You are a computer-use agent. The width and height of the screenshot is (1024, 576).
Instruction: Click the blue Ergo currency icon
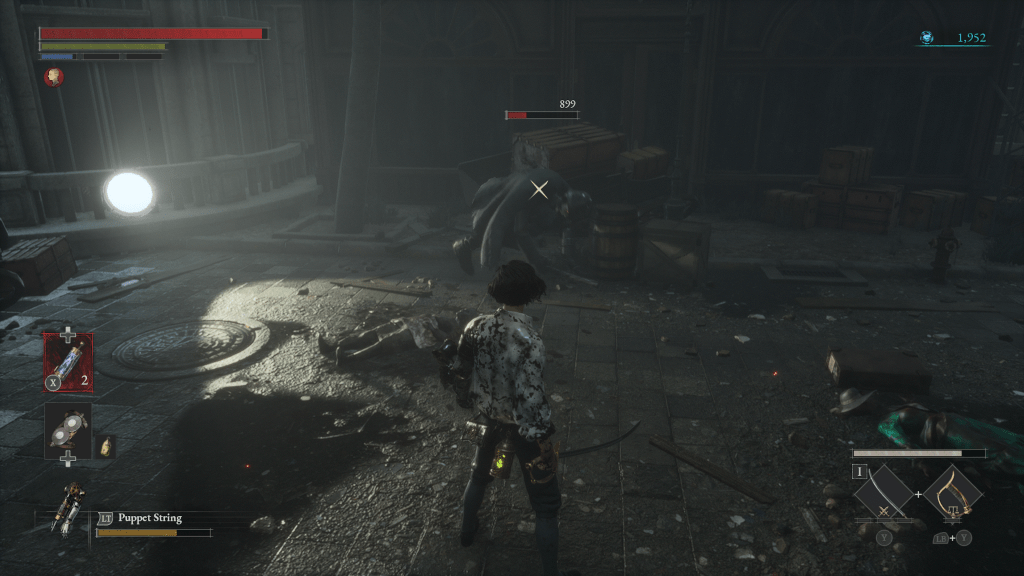tap(927, 38)
